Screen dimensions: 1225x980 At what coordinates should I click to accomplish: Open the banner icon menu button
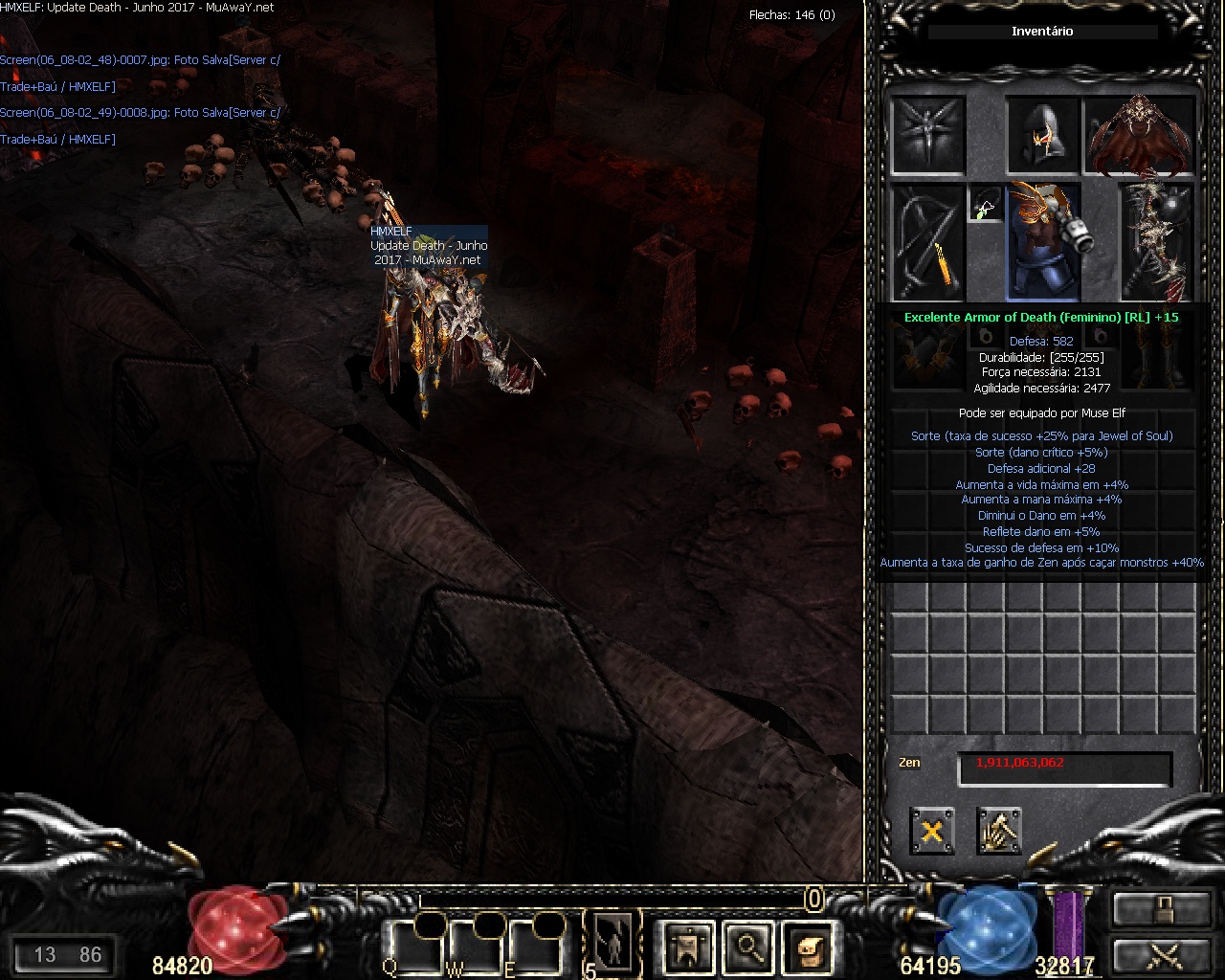(x=686, y=947)
